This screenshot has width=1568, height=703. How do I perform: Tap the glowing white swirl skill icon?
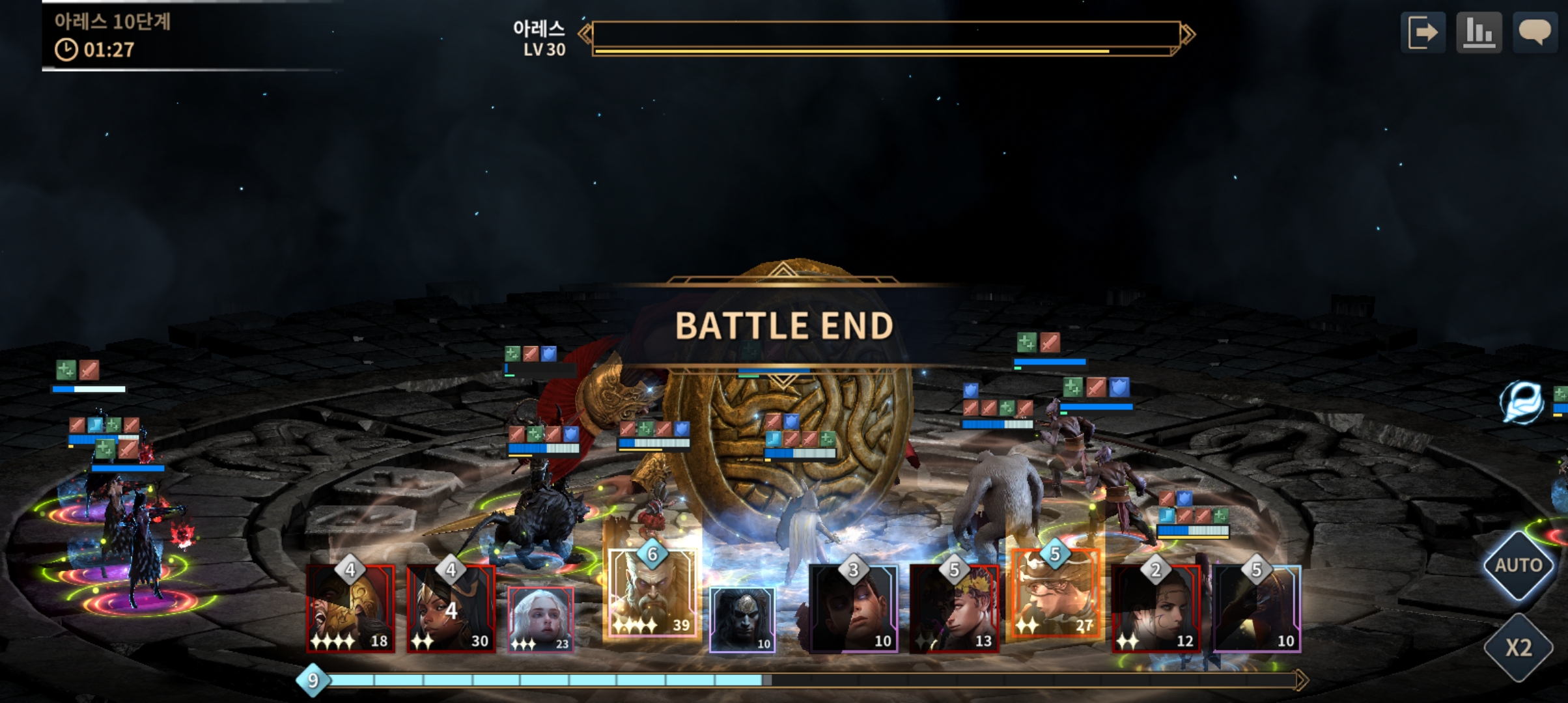[1522, 402]
